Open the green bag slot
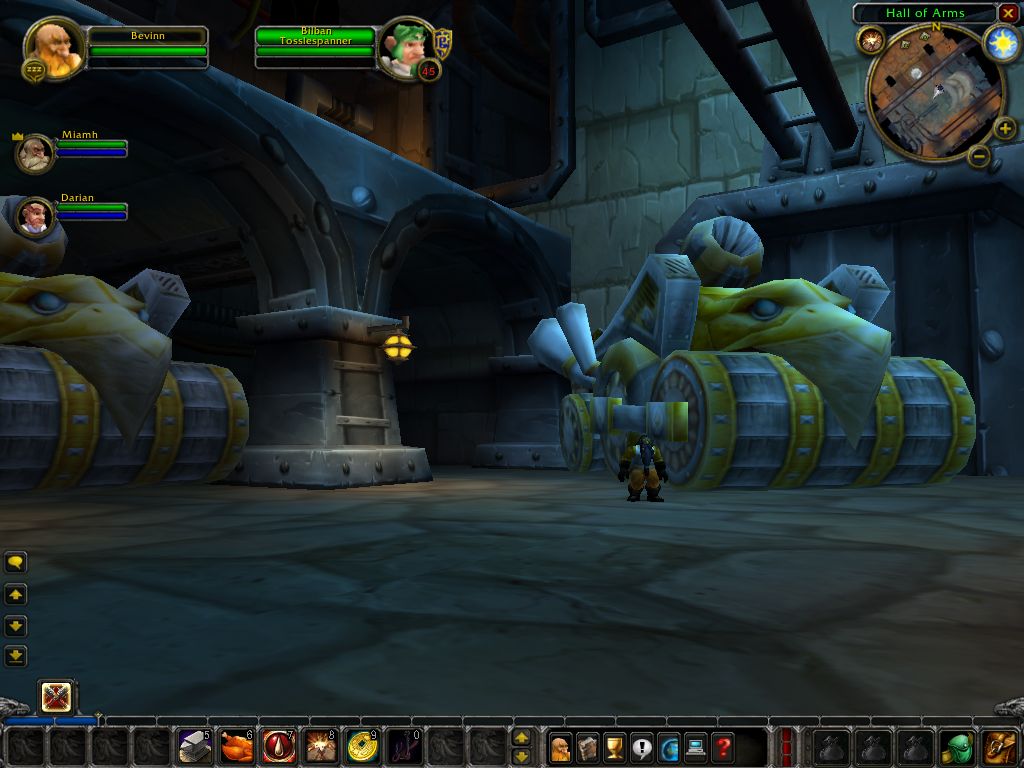Viewport: 1024px width, 768px height. pyautogui.click(x=958, y=746)
